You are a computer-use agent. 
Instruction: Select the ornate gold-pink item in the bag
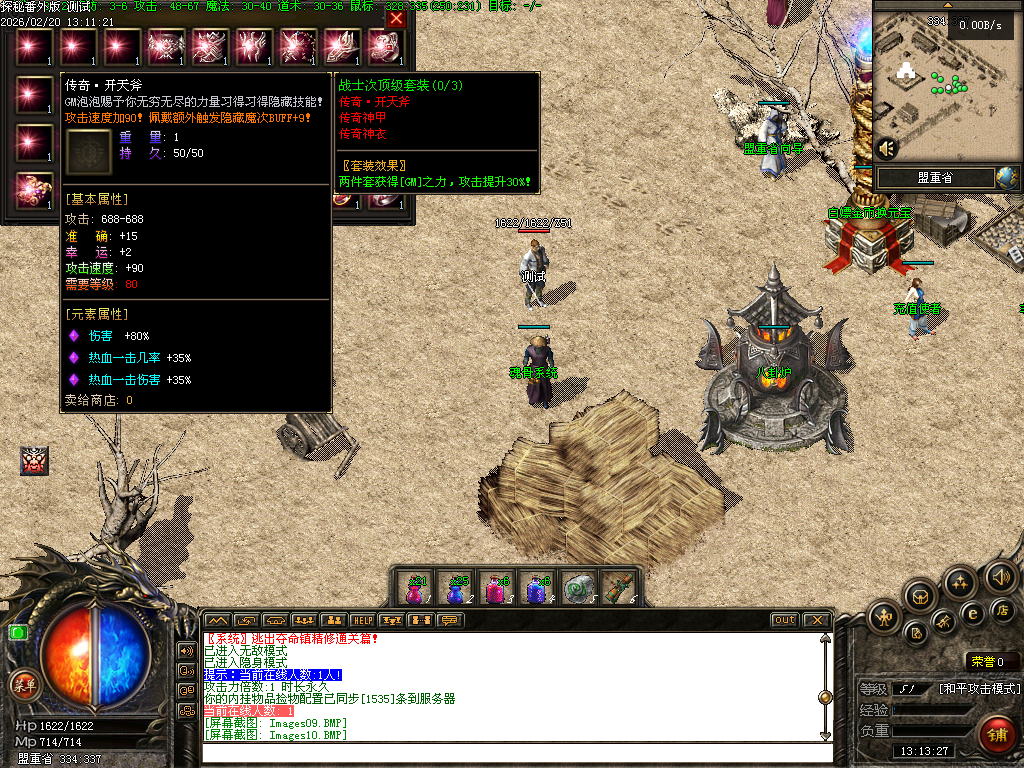click(x=34, y=190)
